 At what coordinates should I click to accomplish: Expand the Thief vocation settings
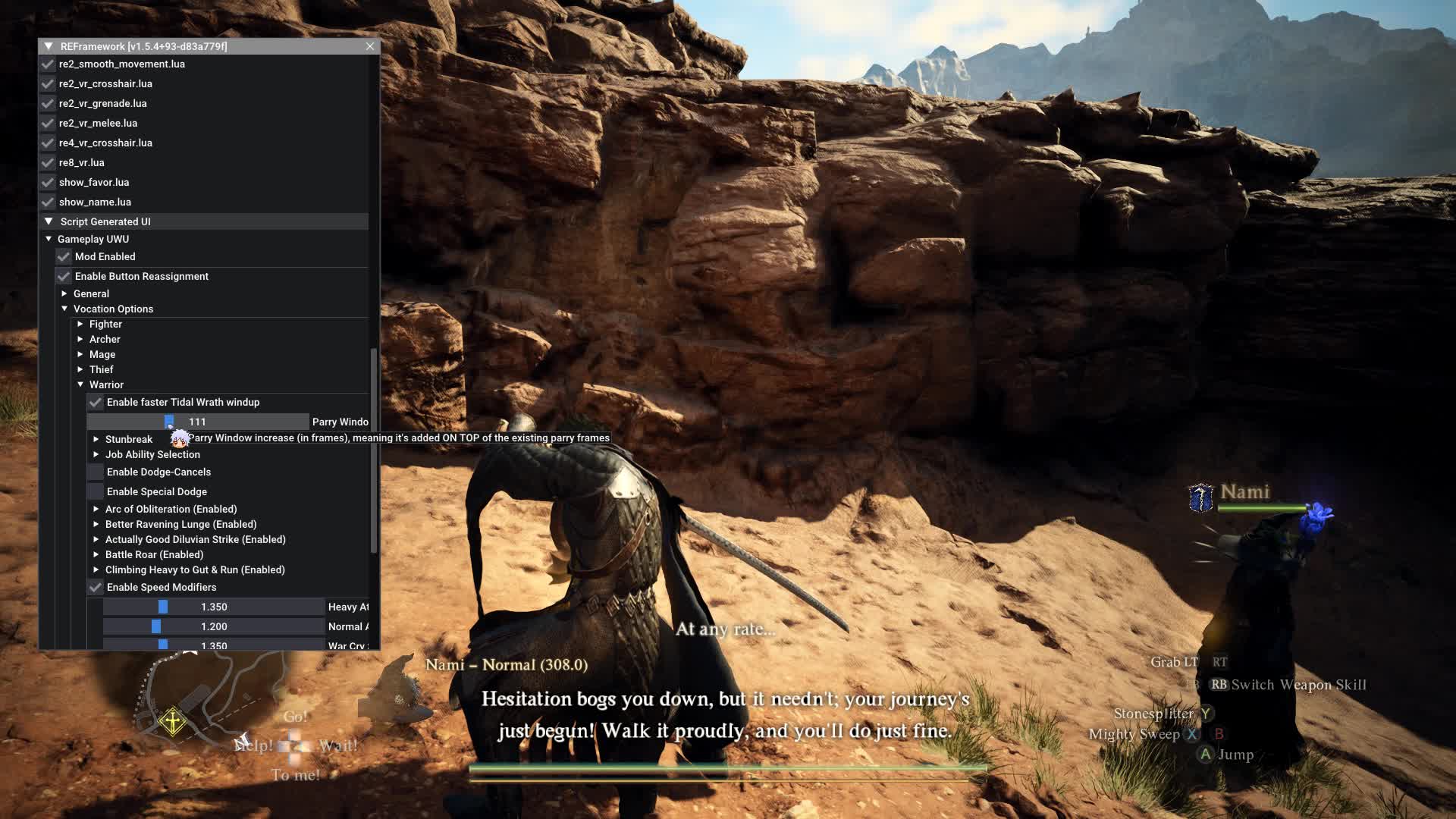click(80, 369)
